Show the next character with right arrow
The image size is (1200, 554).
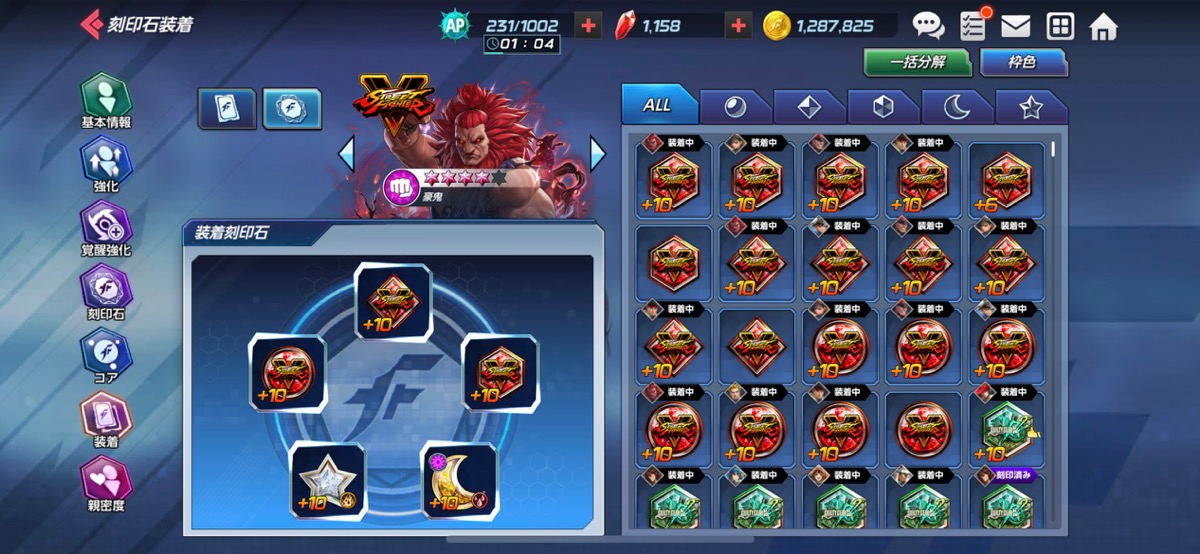tap(597, 154)
